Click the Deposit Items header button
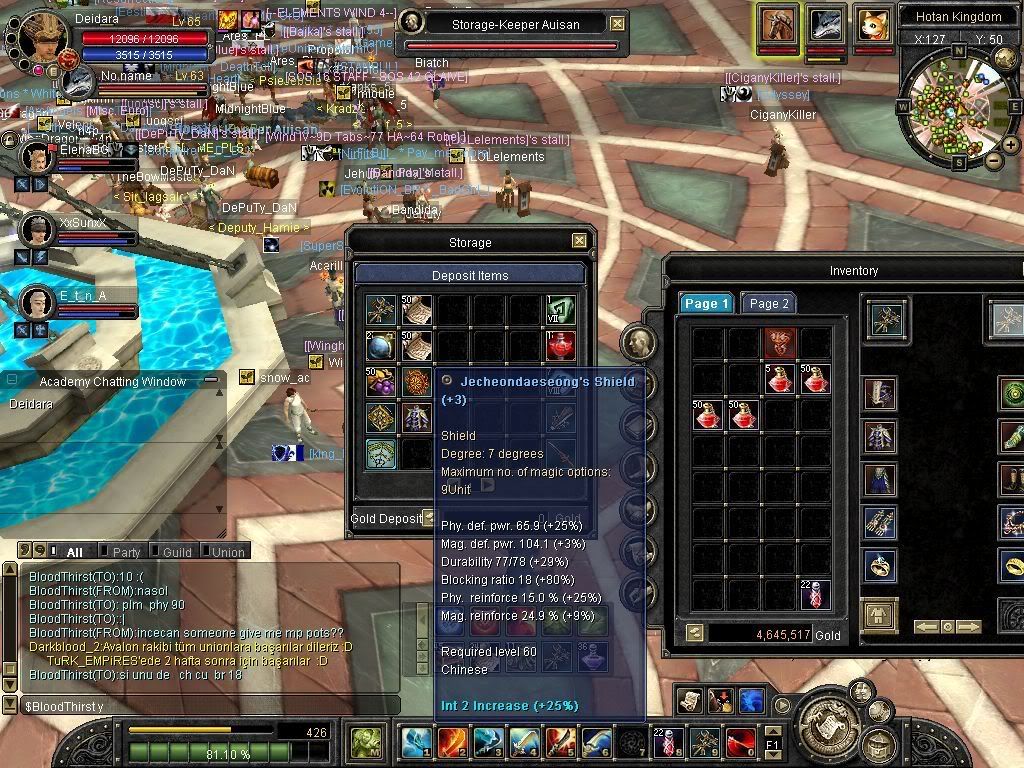 pos(469,275)
